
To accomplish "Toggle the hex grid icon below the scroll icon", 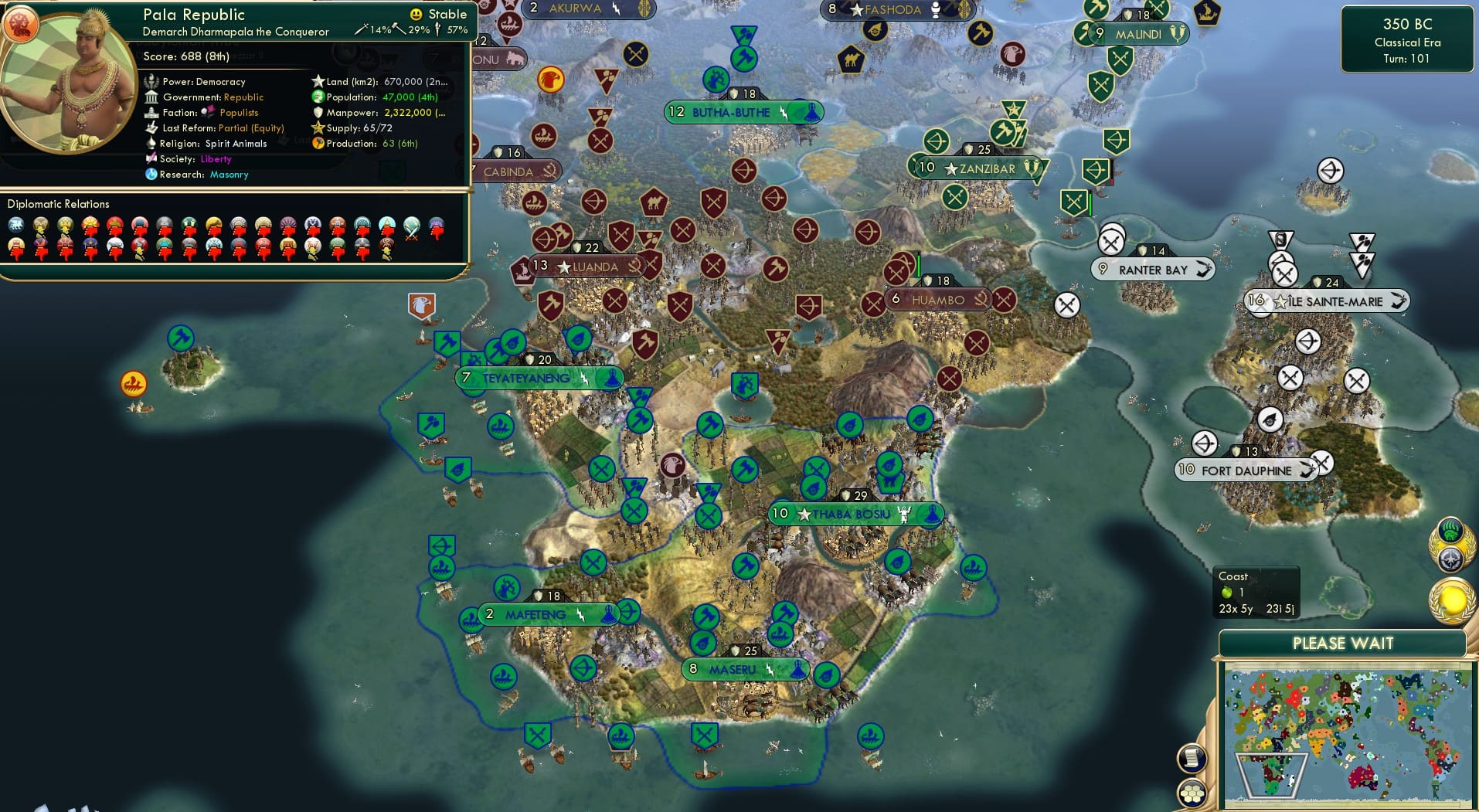I will pyautogui.click(x=1192, y=792).
